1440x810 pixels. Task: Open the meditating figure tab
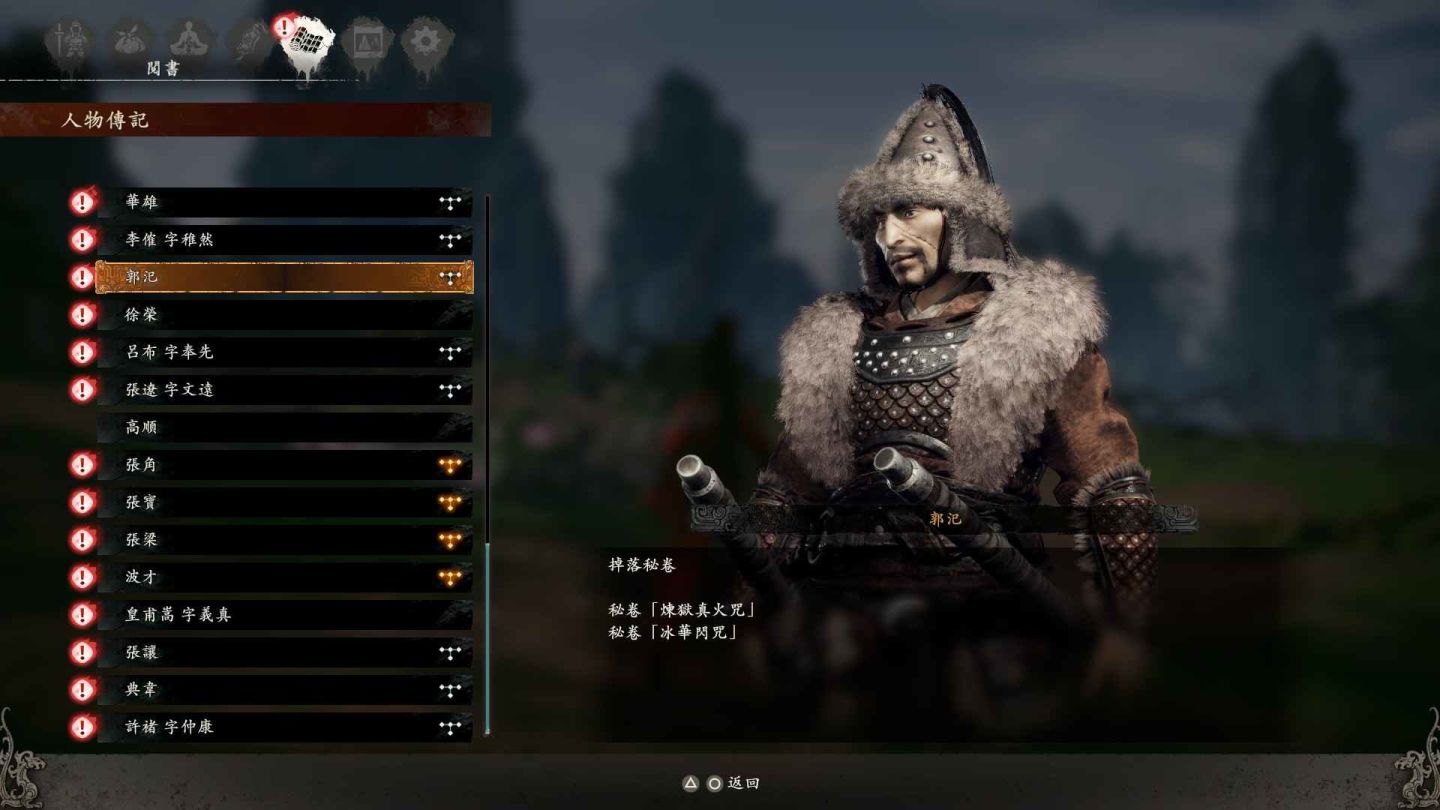pos(187,42)
